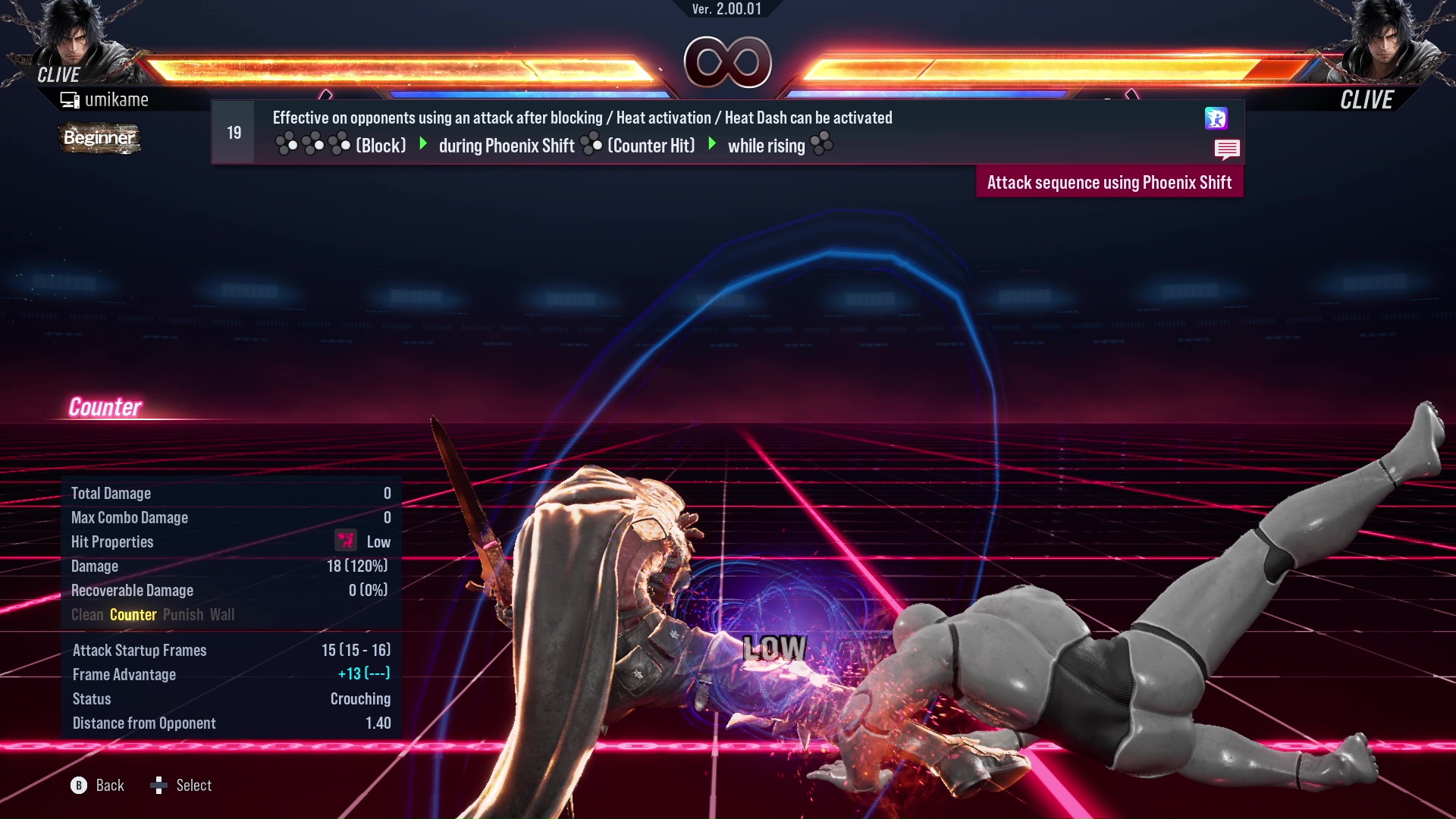Screen dimensions: 1456x819
Task: Enable the Clean hit filter
Action: click(x=86, y=615)
